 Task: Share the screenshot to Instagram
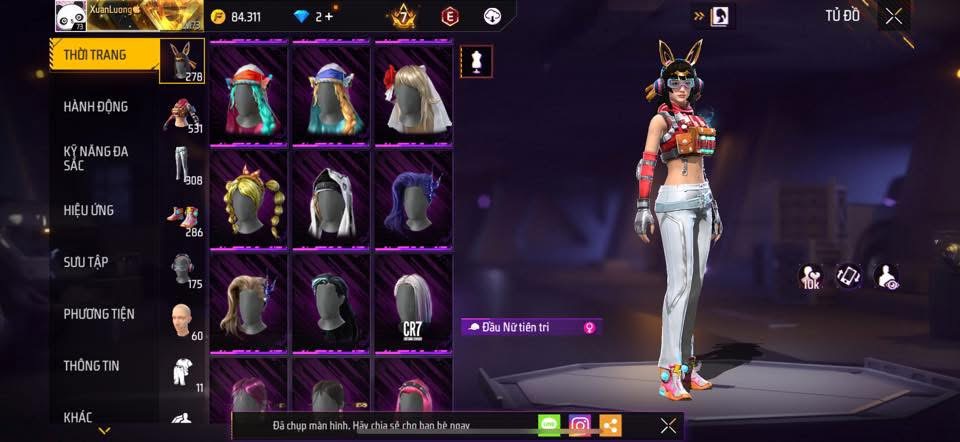580,425
